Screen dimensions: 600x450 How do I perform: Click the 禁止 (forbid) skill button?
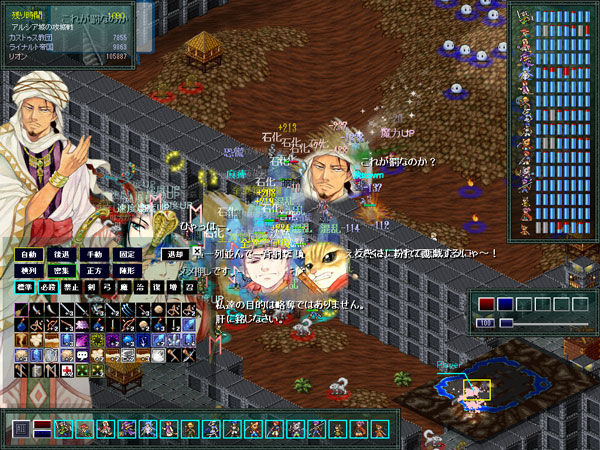click(73, 287)
